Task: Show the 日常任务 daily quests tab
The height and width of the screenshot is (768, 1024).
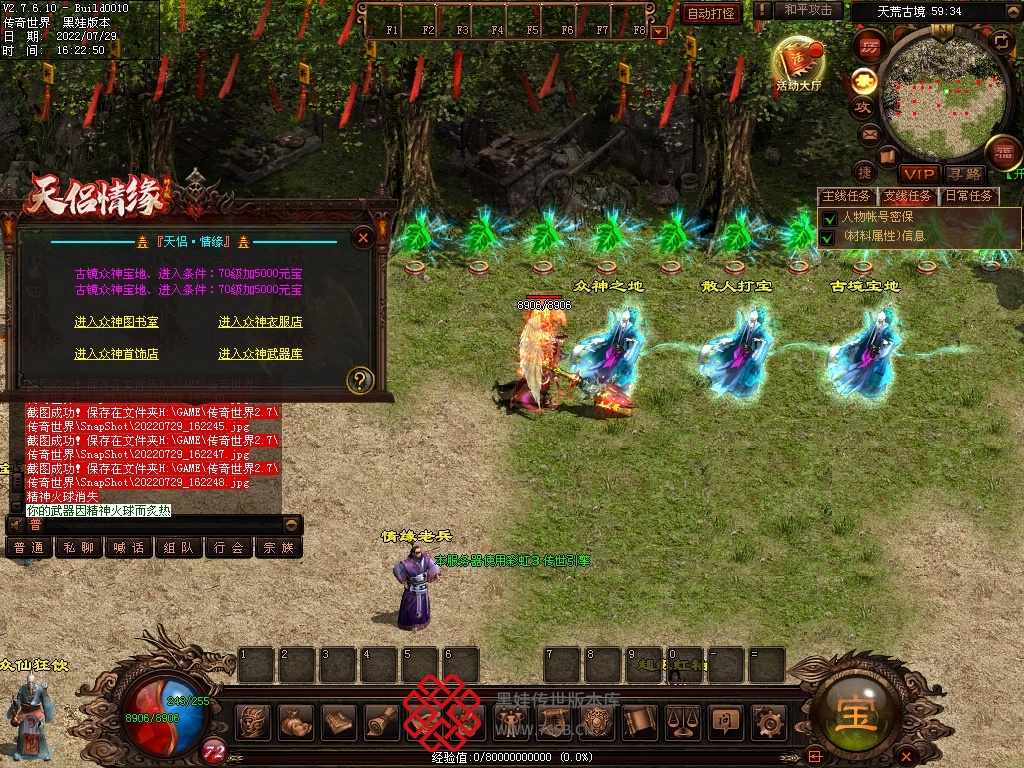Action: pyautogui.click(x=968, y=196)
